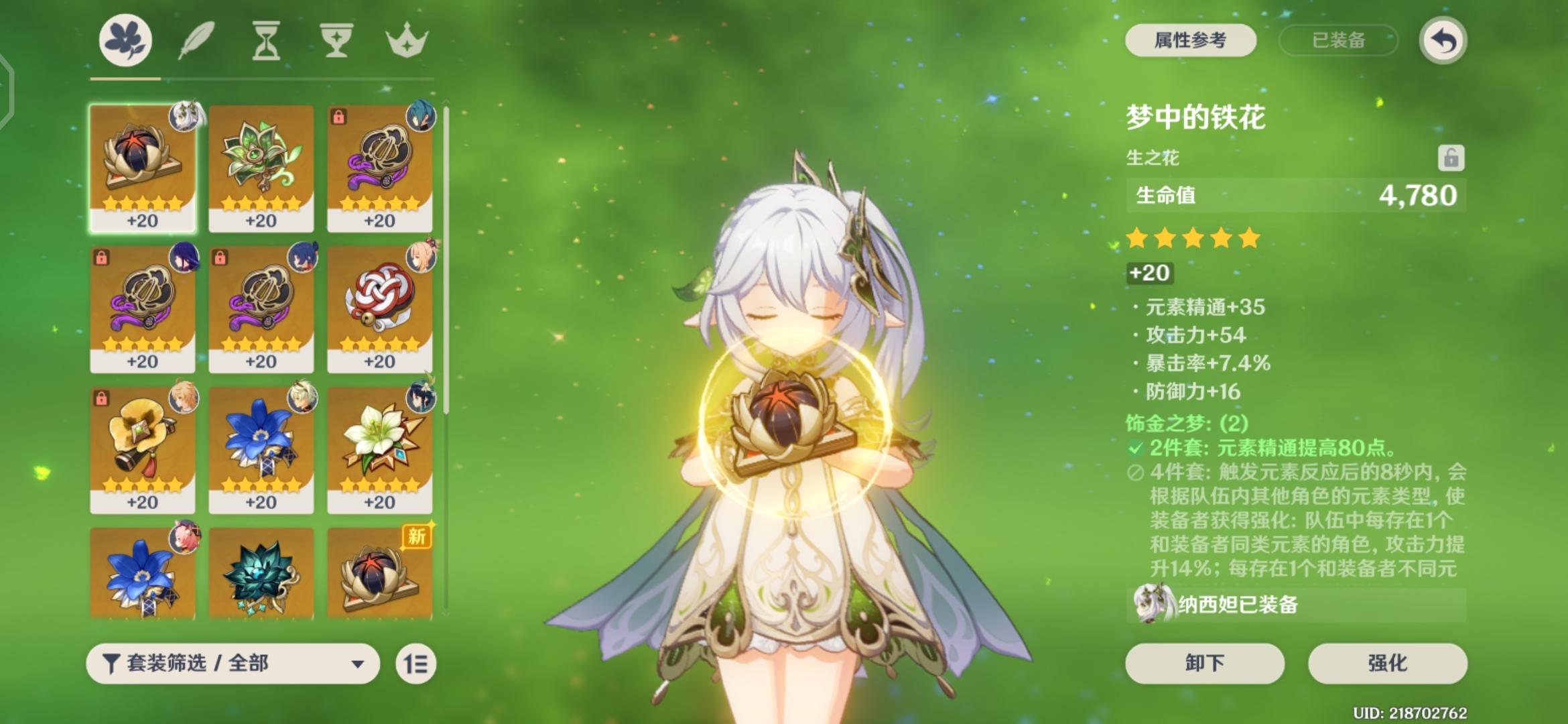
Task: Click the back arrow icon at top right
Action: click(1444, 41)
